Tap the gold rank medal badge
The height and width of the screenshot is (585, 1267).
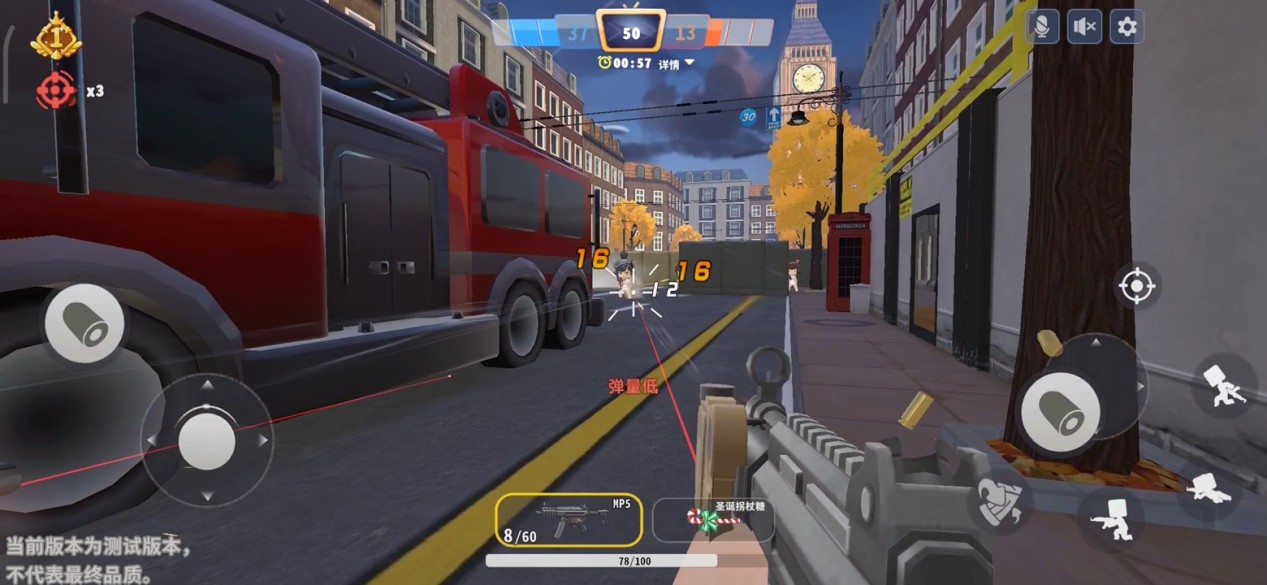[x=56, y=37]
